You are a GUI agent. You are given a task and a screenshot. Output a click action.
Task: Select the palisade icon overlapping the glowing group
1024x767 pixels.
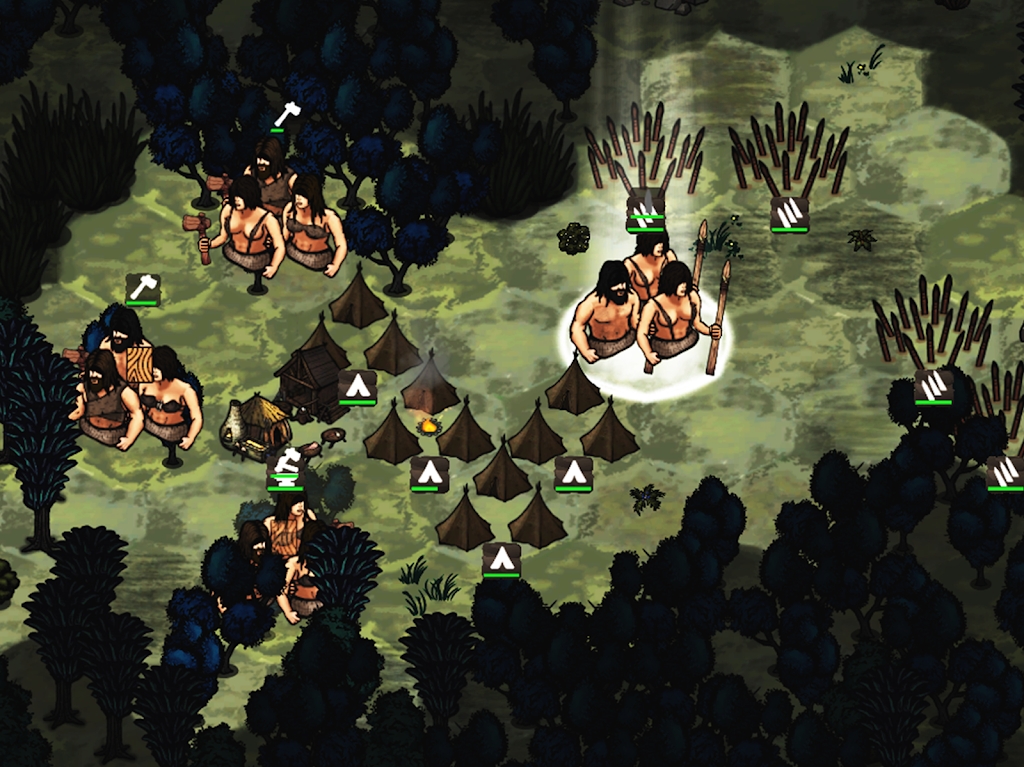tap(645, 213)
